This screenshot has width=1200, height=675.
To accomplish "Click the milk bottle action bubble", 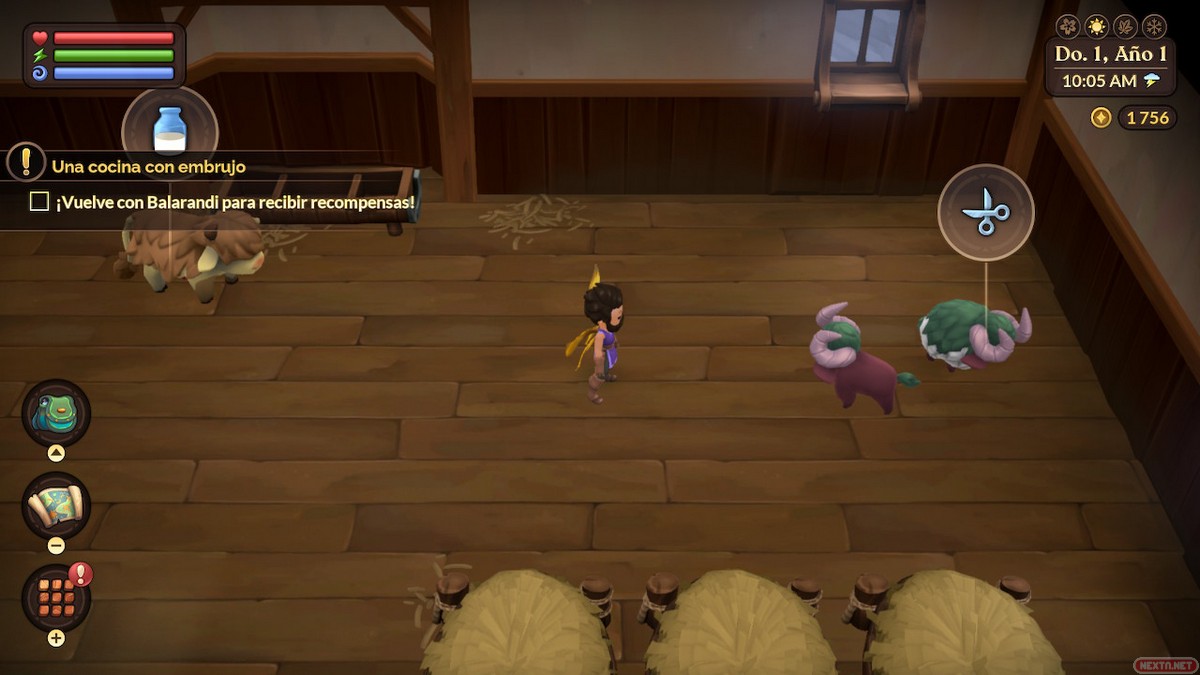I will pos(170,130).
